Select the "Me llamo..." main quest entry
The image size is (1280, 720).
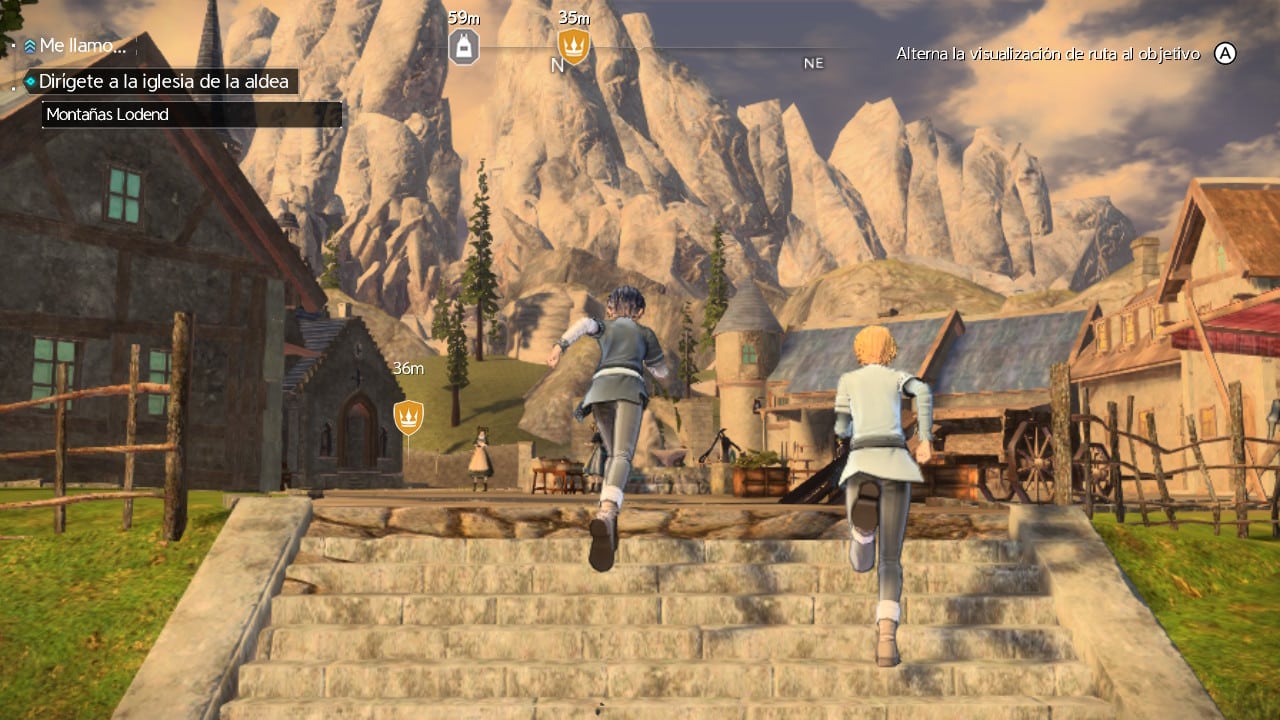click(x=82, y=46)
